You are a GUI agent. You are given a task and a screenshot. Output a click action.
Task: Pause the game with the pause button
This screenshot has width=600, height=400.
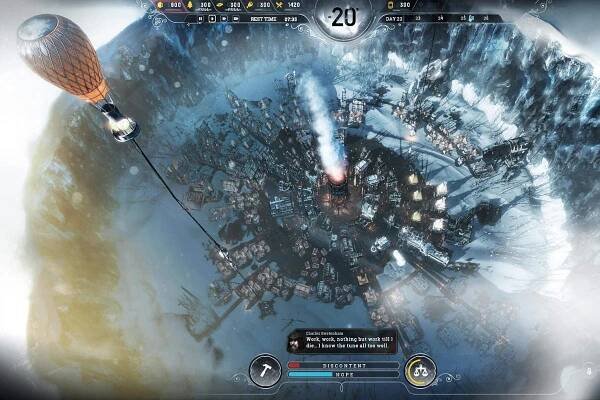point(198,18)
